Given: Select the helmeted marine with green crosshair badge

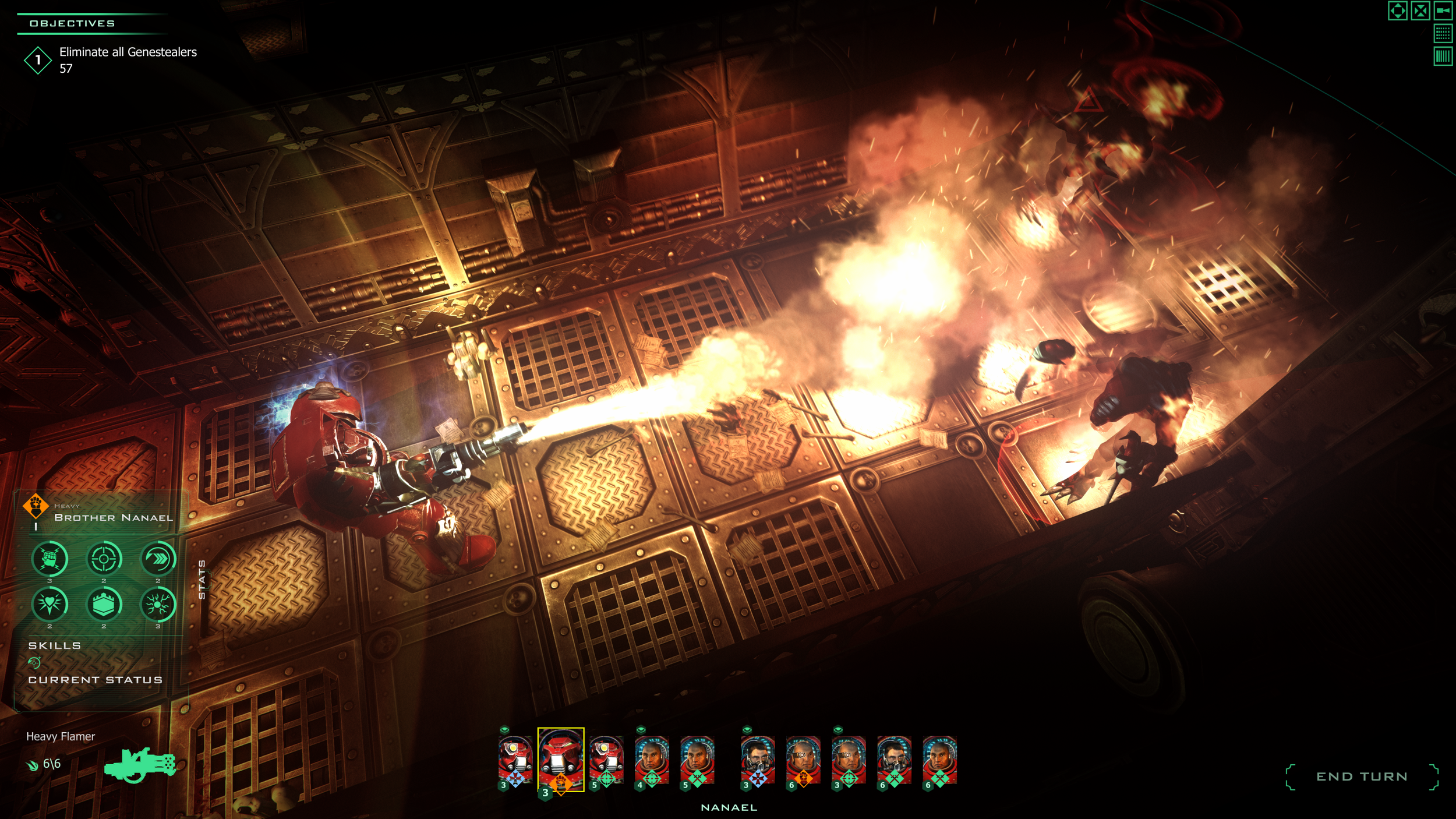Looking at the screenshot, I should point(606,760).
